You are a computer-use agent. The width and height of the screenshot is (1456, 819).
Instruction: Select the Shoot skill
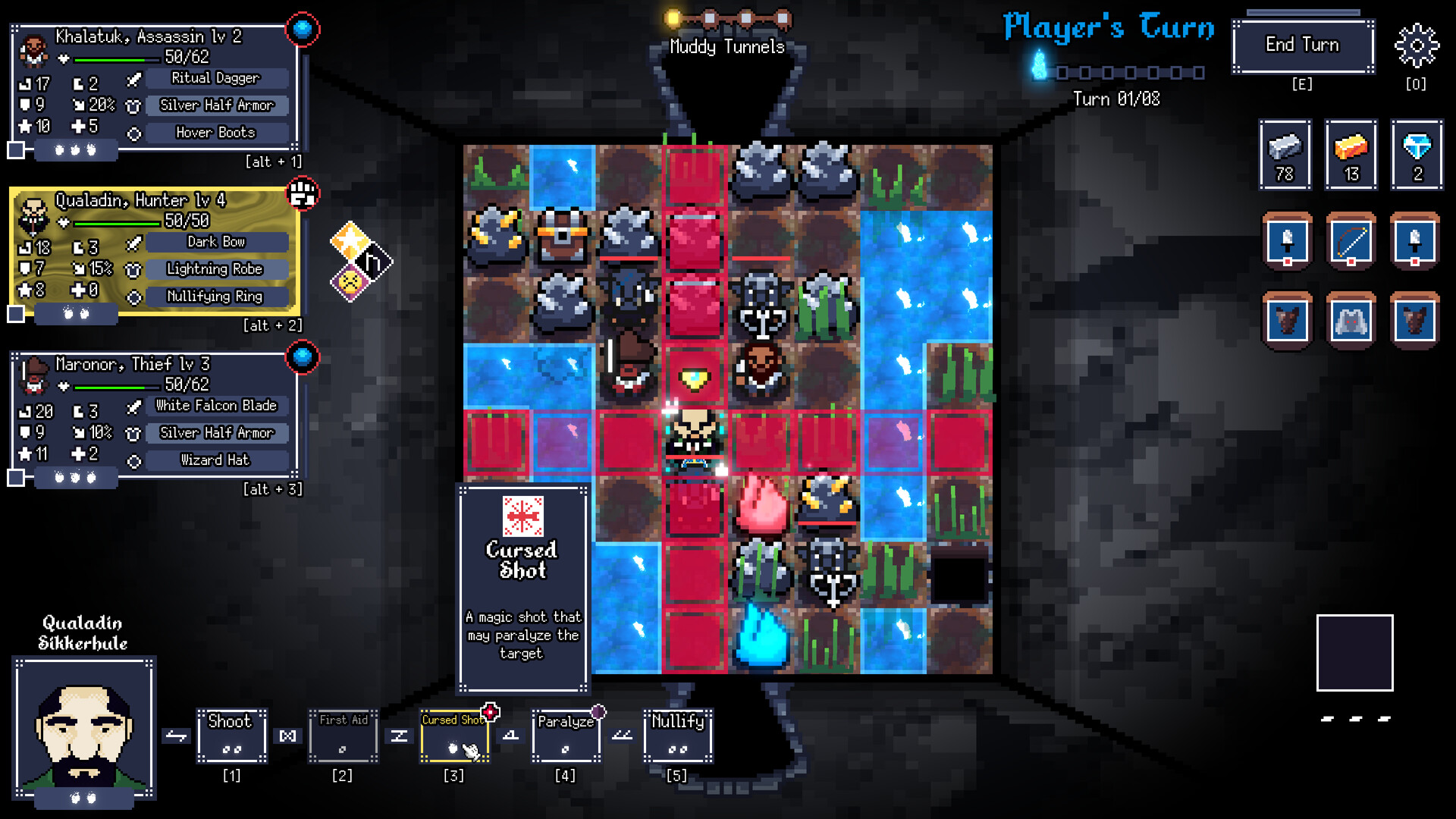[231, 733]
